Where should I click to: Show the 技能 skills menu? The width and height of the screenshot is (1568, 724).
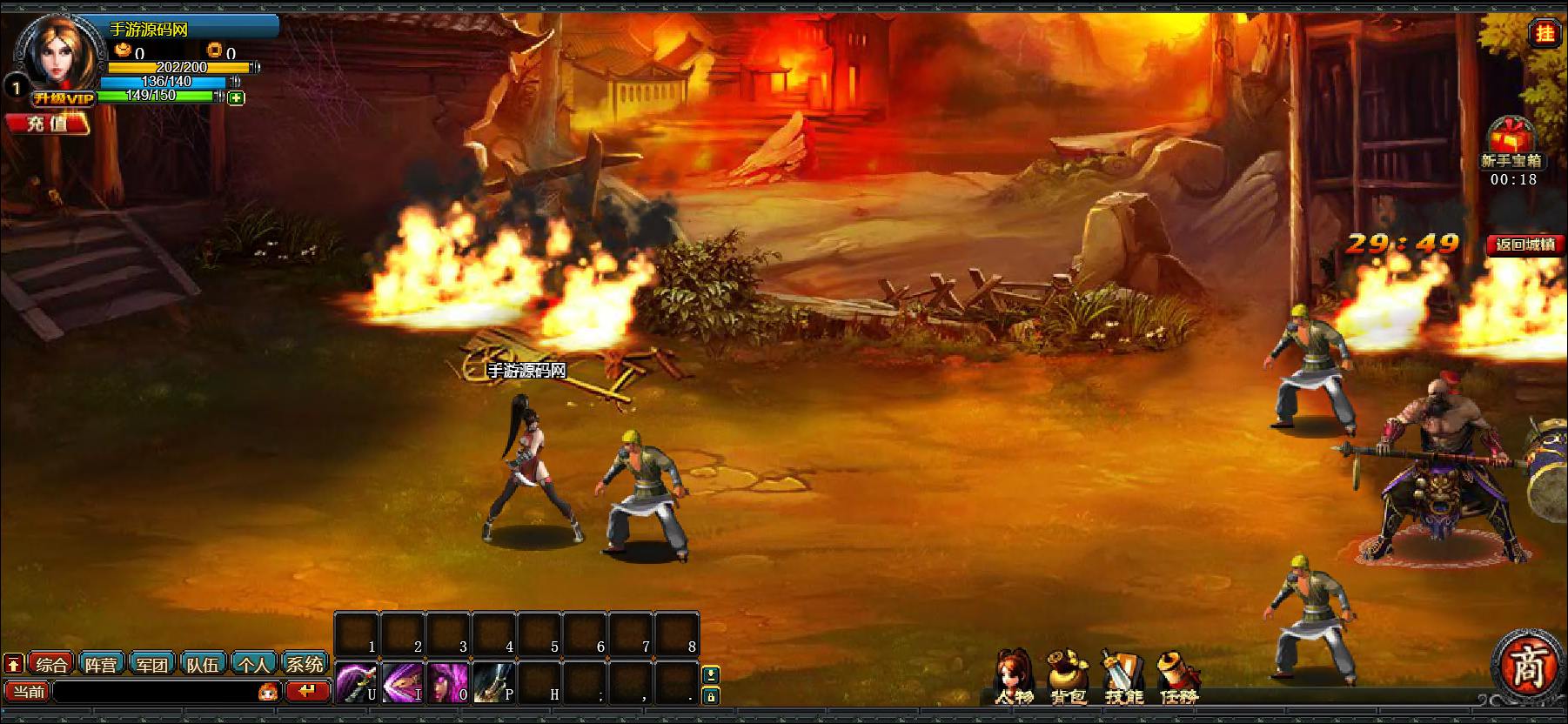click(1122, 676)
